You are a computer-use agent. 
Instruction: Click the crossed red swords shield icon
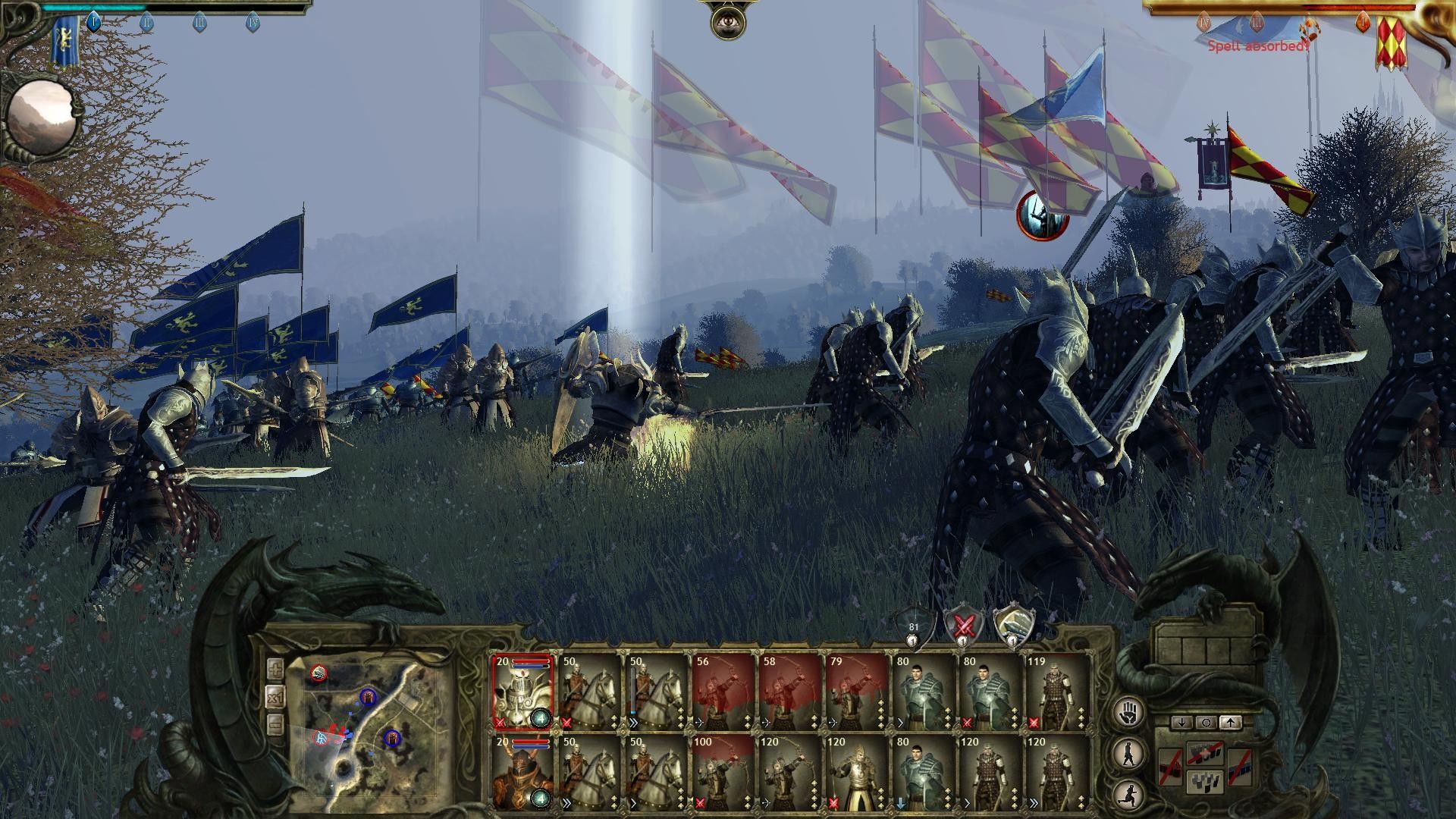[964, 626]
